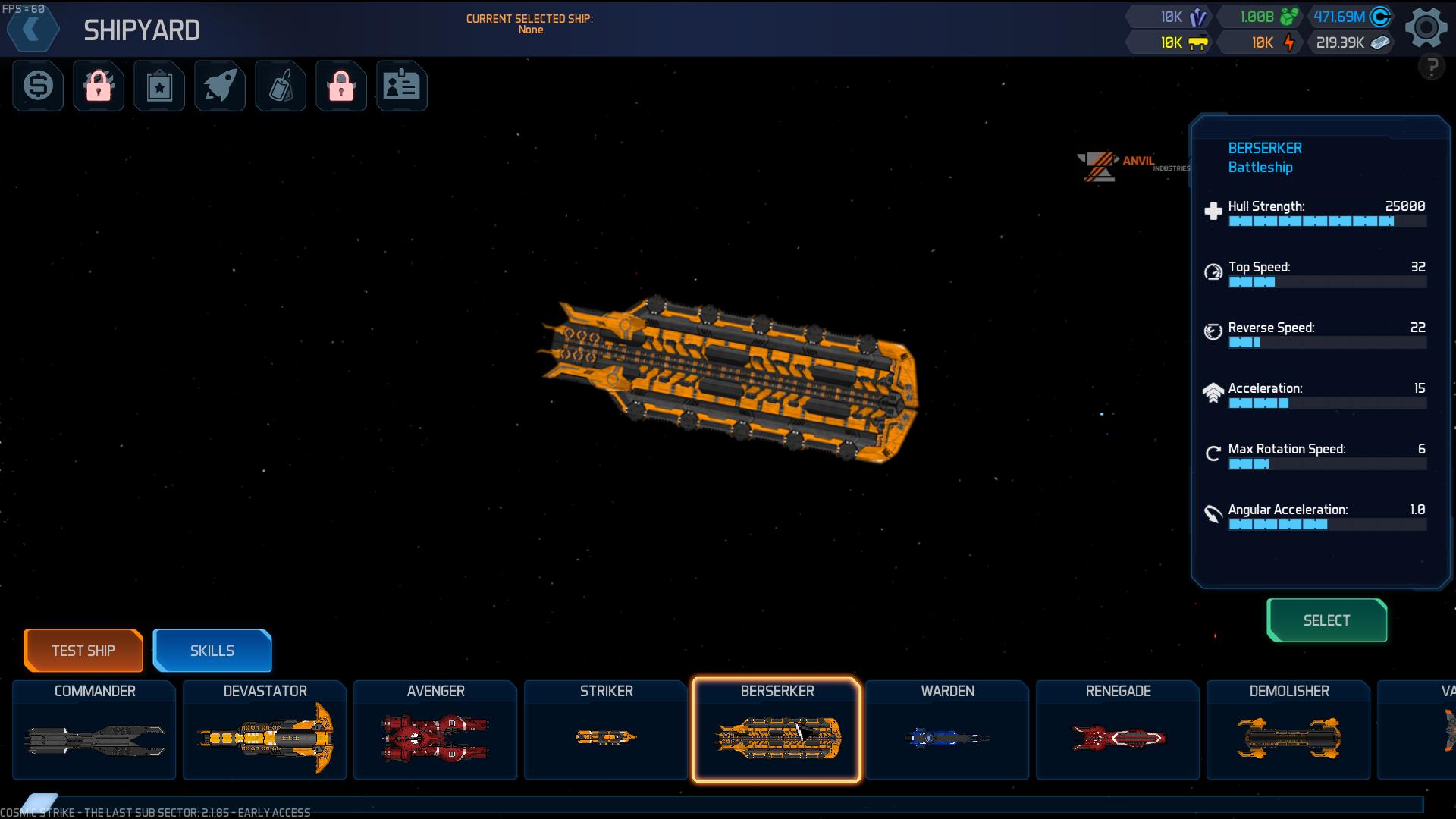Open the clipboard with star icon
This screenshot has height=819, width=1456.
(x=158, y=86)
